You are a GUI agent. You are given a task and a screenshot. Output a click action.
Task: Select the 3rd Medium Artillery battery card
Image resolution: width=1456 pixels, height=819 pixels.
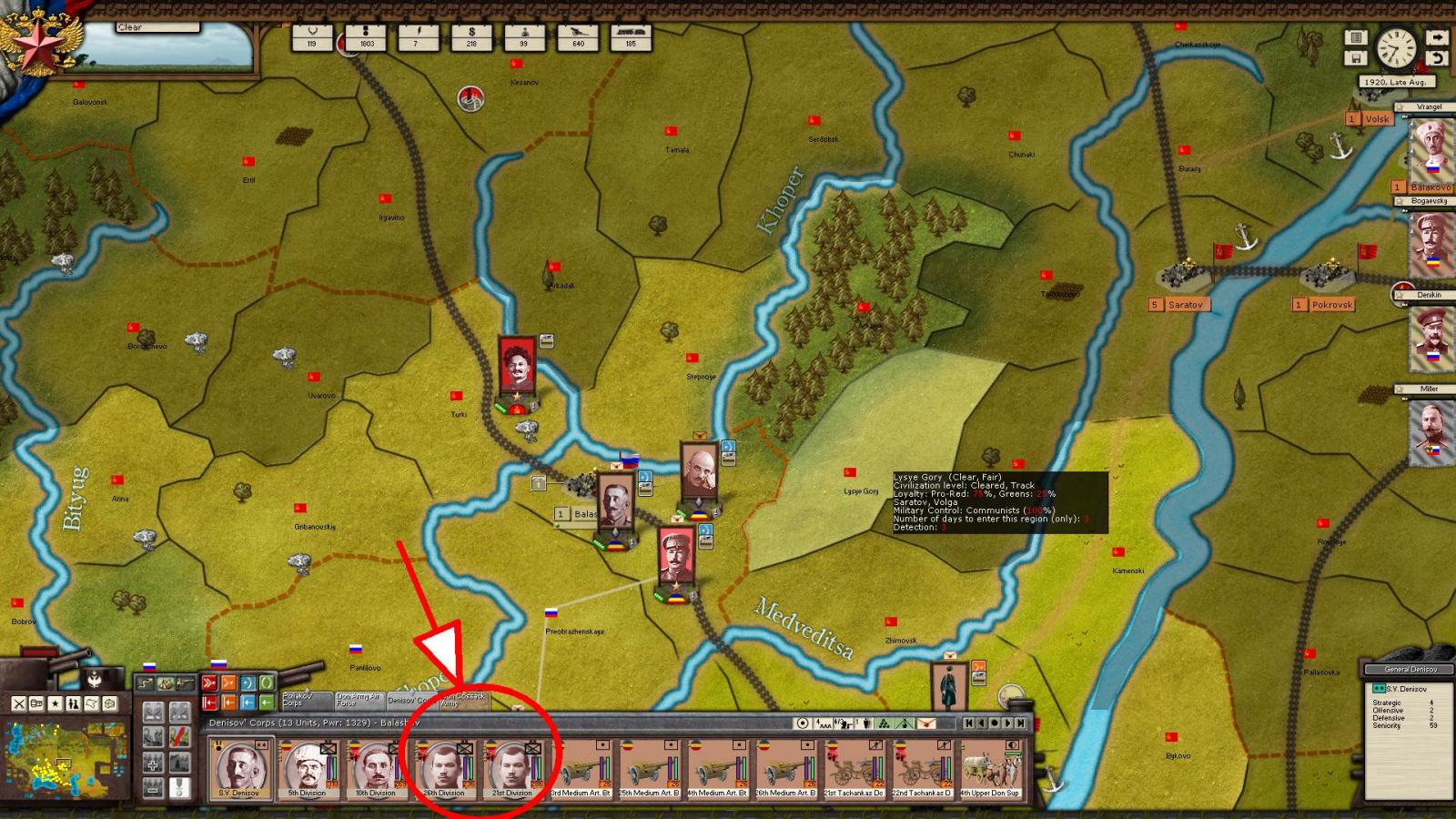[581, 770]
